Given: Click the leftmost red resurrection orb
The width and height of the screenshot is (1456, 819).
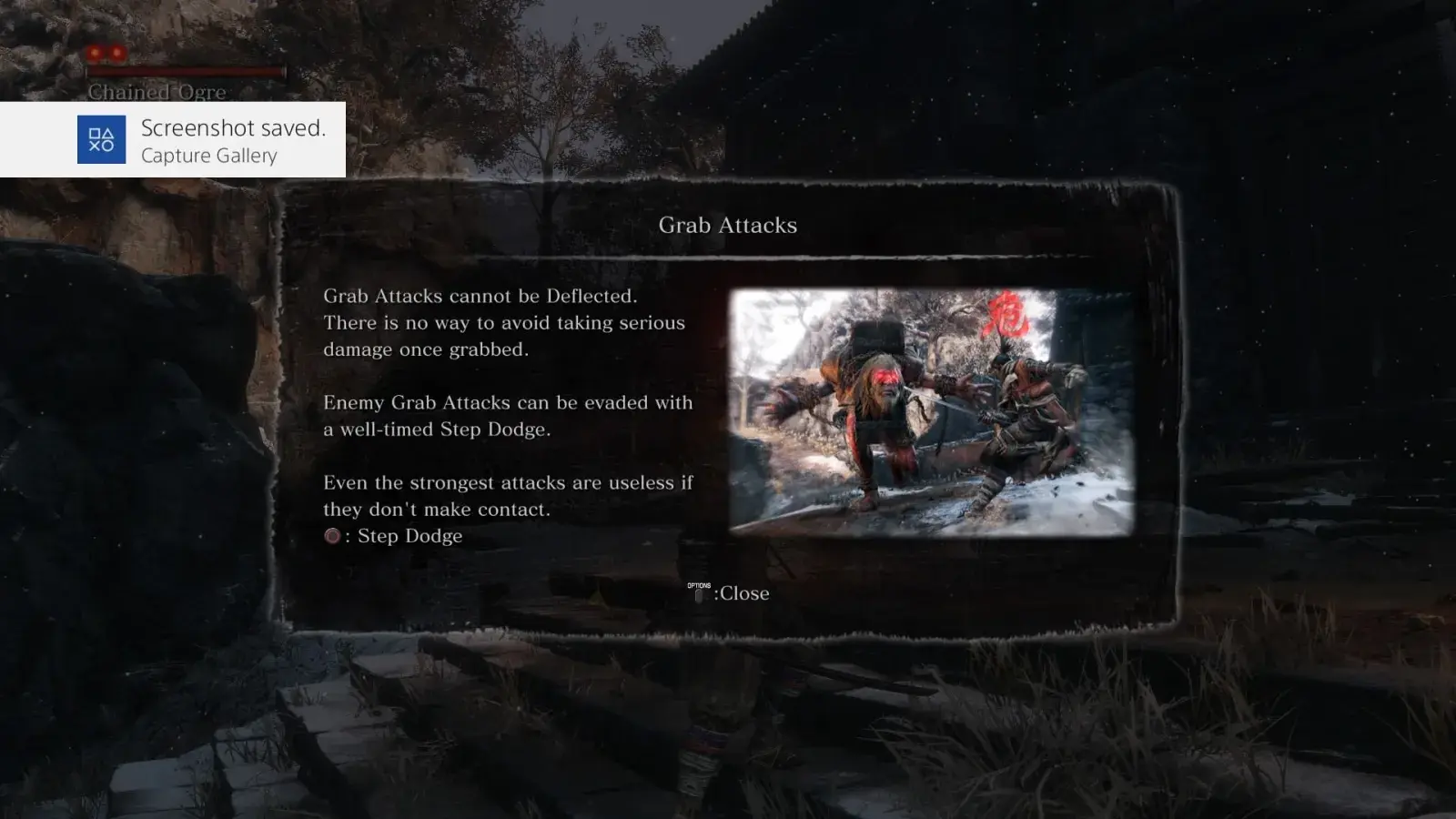Looking at the screenshot, I should tap(93, 53).
